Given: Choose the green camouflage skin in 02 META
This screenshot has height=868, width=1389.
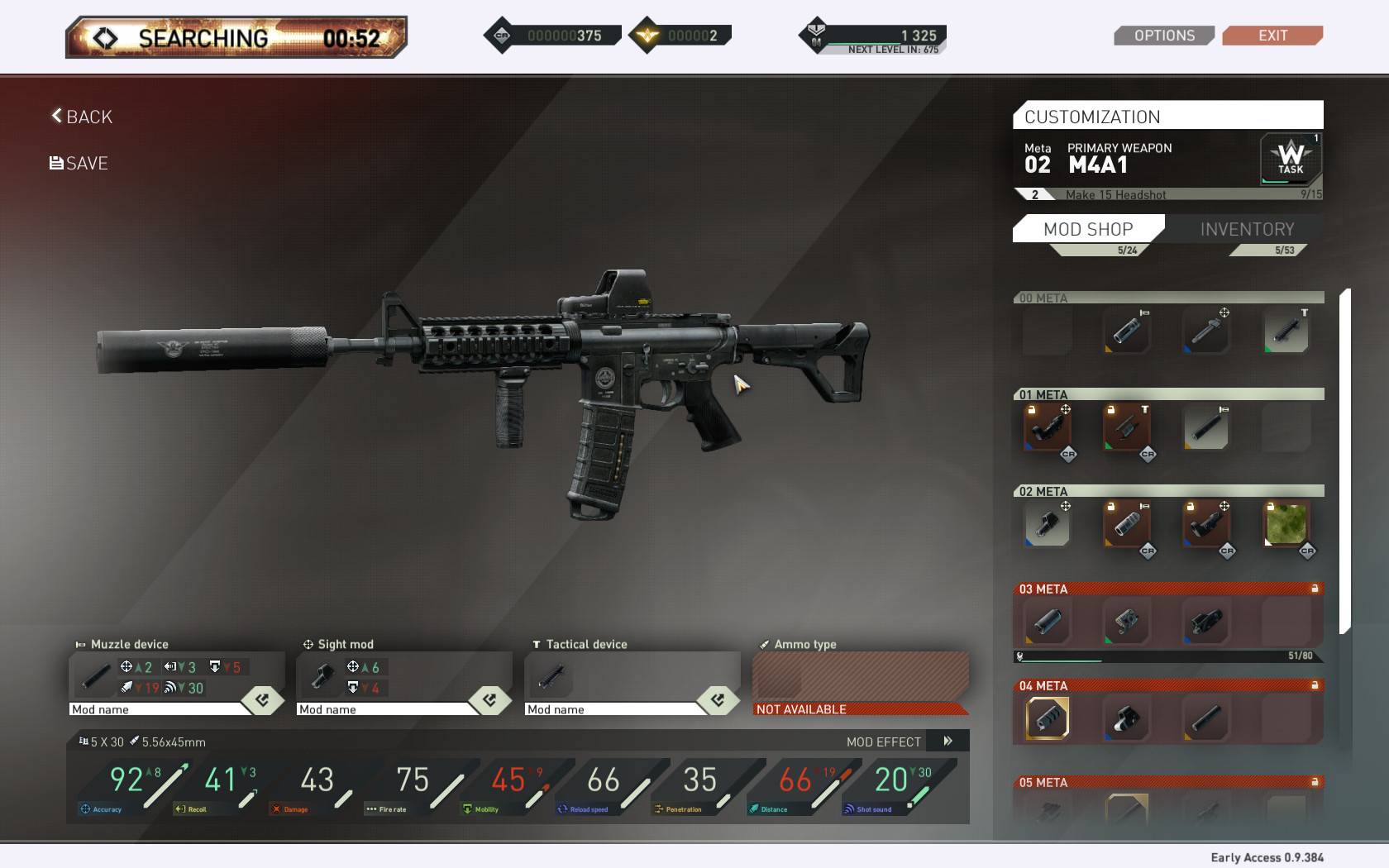Looking at the screenshot, I should coord(1286,525).
